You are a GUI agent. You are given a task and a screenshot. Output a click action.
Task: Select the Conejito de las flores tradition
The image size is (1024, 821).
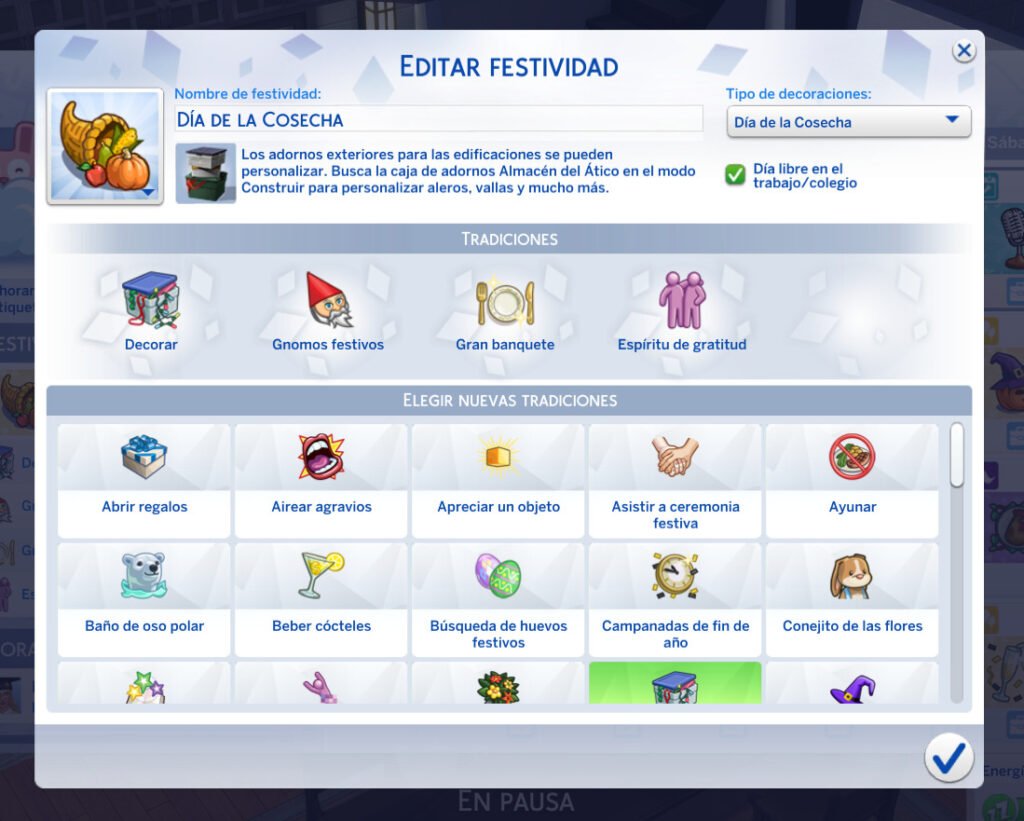pyautogui.click(x=852, y=600)
